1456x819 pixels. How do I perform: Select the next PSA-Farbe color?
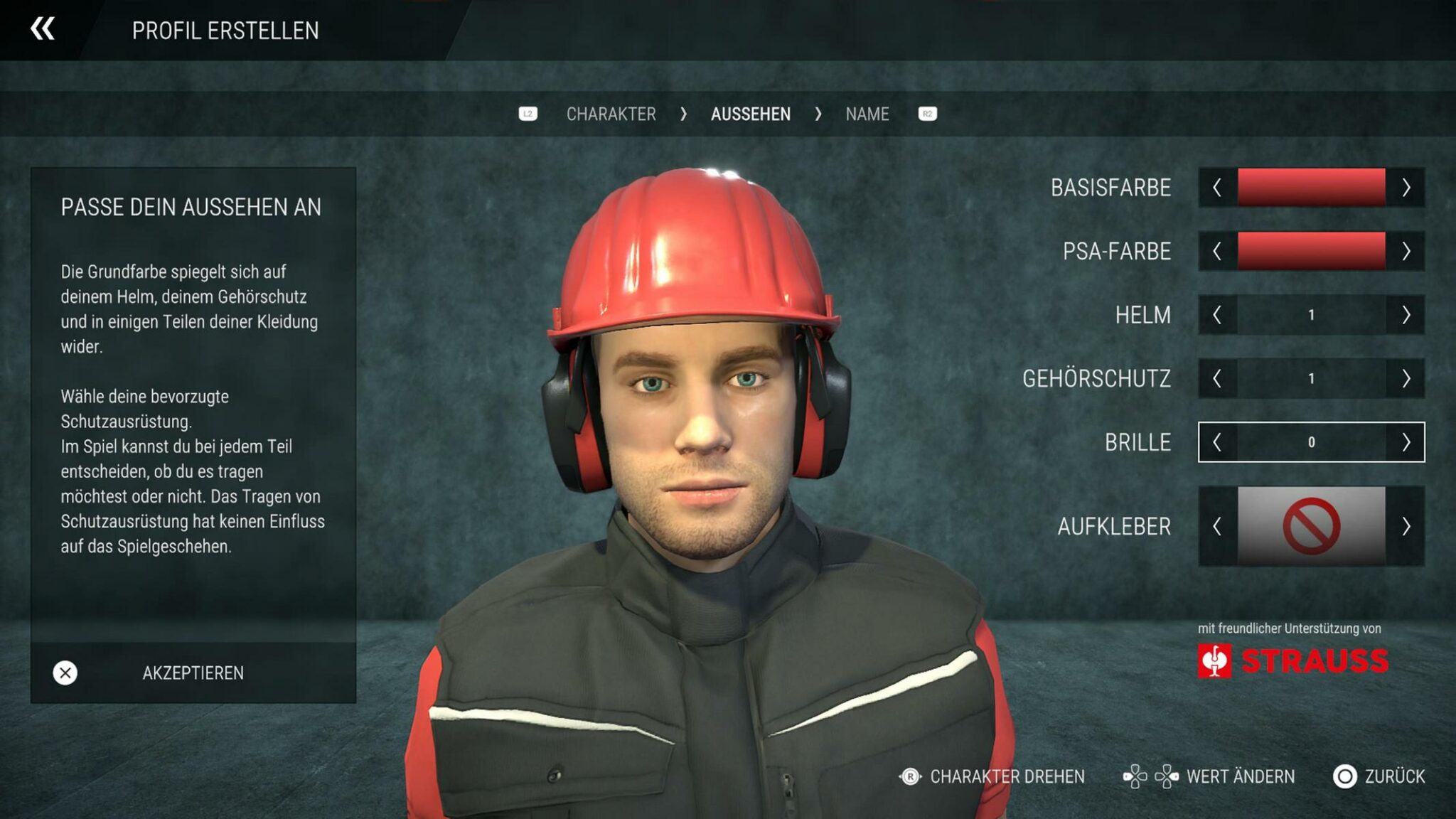[x=1406, y=251]
